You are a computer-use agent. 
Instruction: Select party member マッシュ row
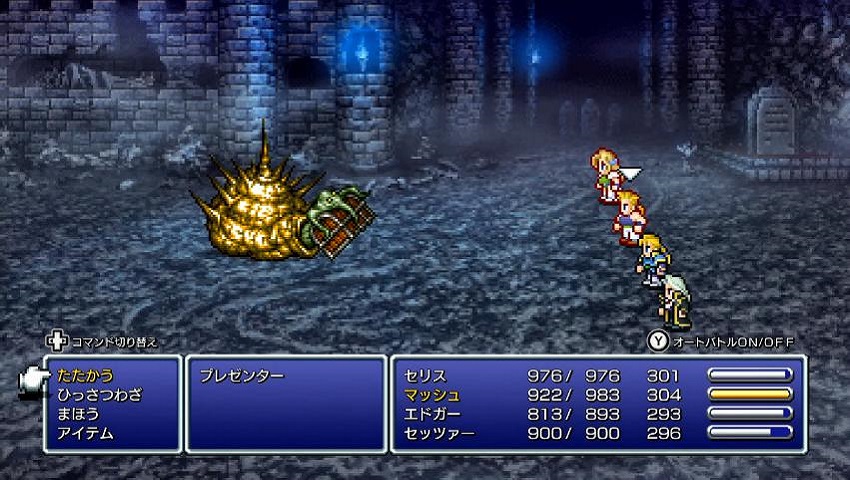[432, 395]
